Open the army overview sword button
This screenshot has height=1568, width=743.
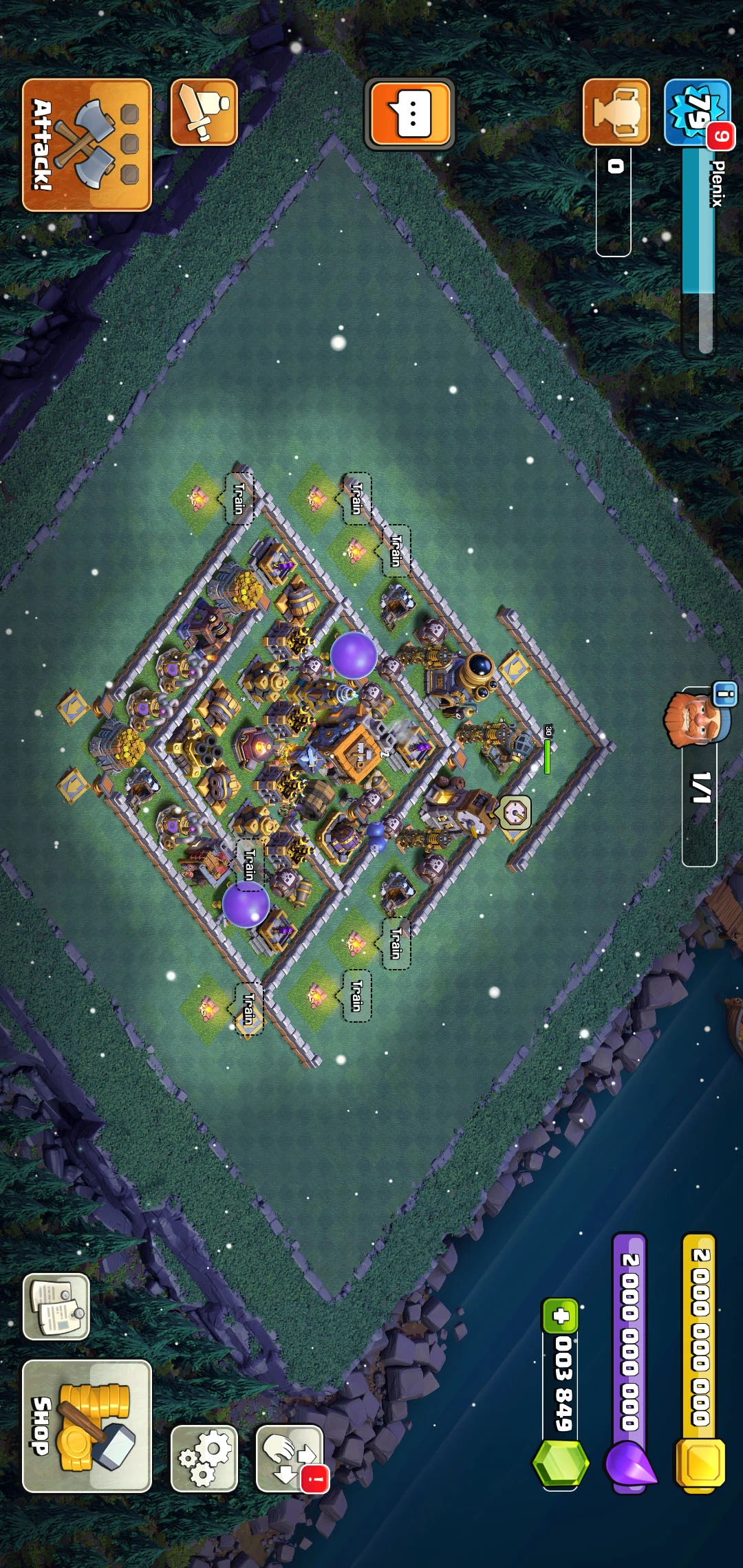point(204,112)
